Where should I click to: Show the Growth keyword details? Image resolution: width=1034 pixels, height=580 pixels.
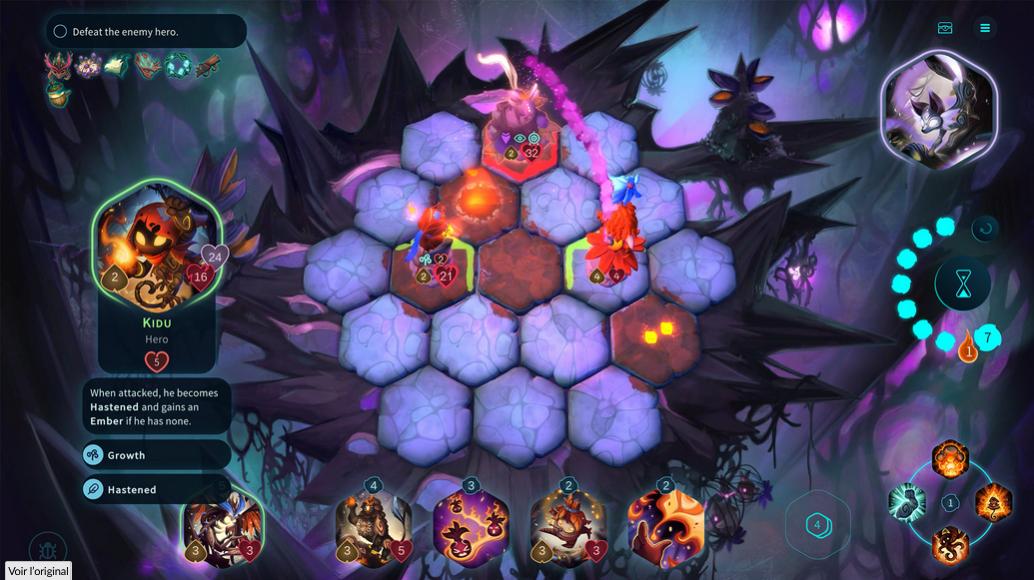pyautogui.click(x=156, y=455)
